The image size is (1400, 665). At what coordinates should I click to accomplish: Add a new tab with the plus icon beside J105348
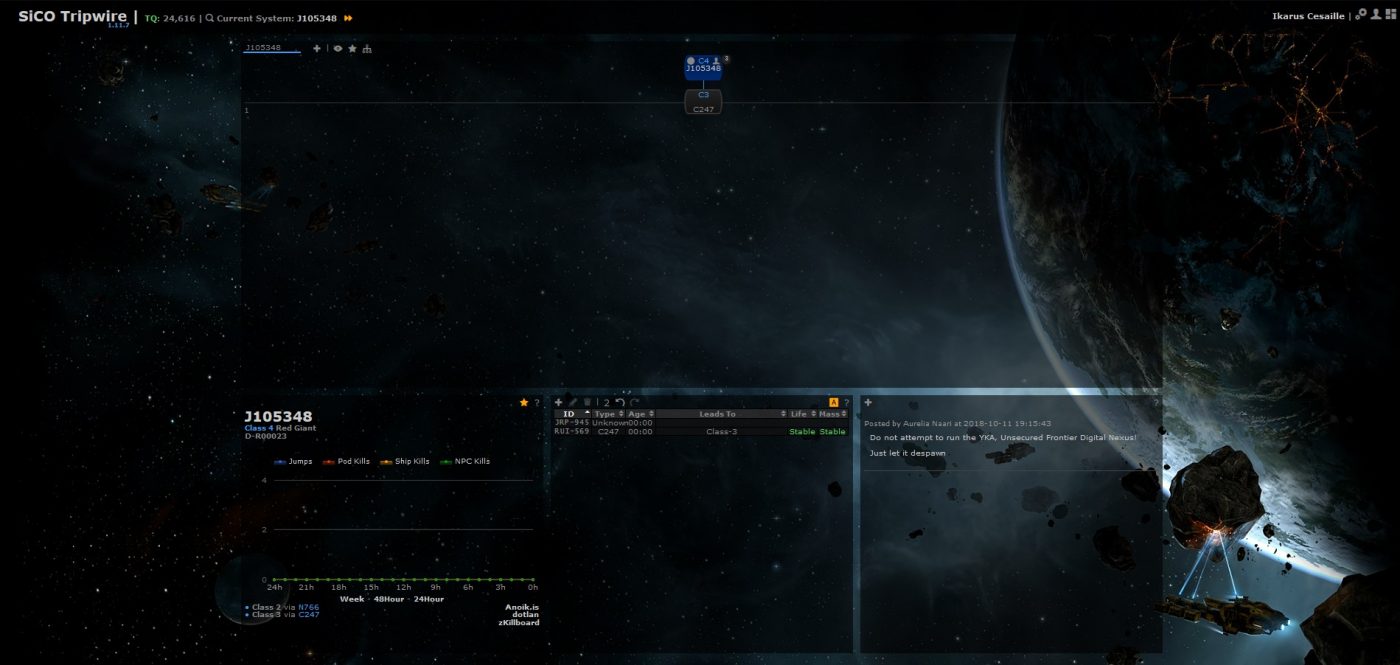[x=317, y=48]
